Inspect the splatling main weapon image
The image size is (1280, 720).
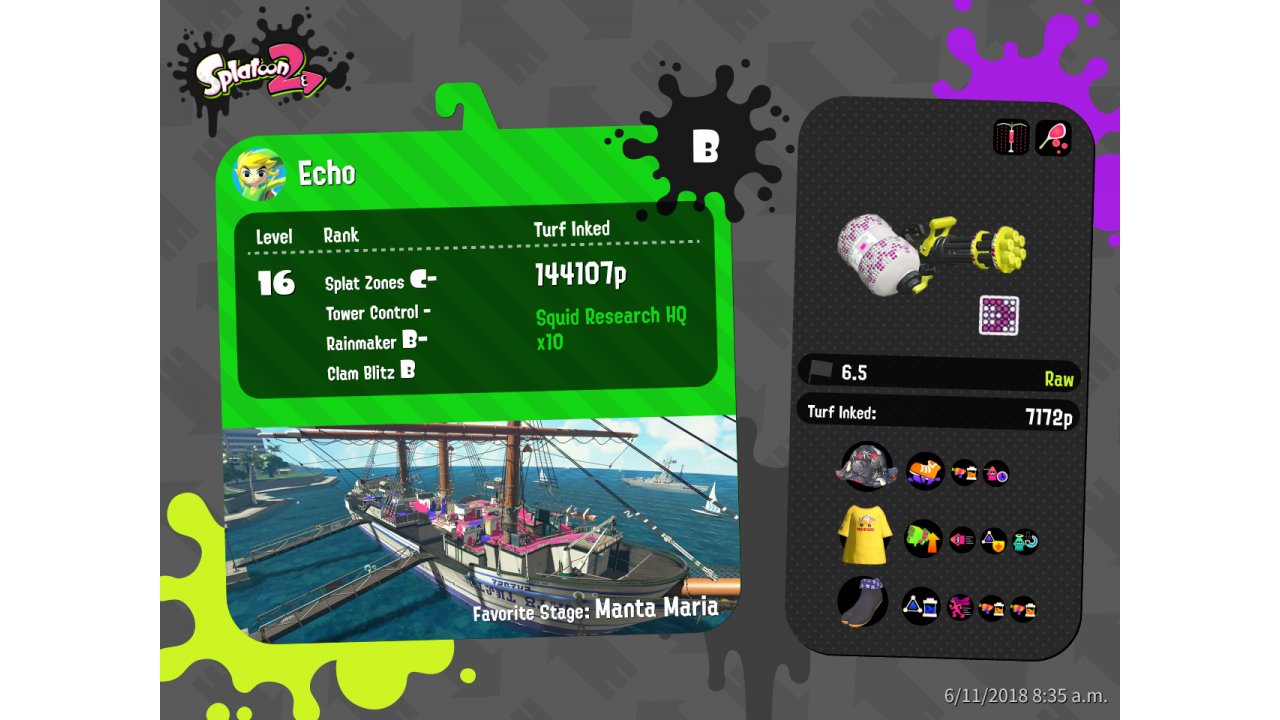[x=931, y=250]
